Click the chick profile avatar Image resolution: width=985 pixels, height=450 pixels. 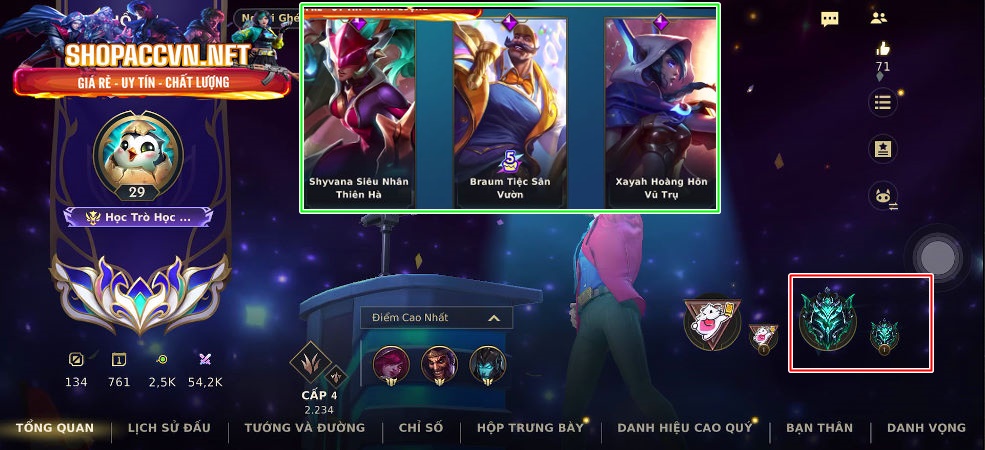pos(137,156)
